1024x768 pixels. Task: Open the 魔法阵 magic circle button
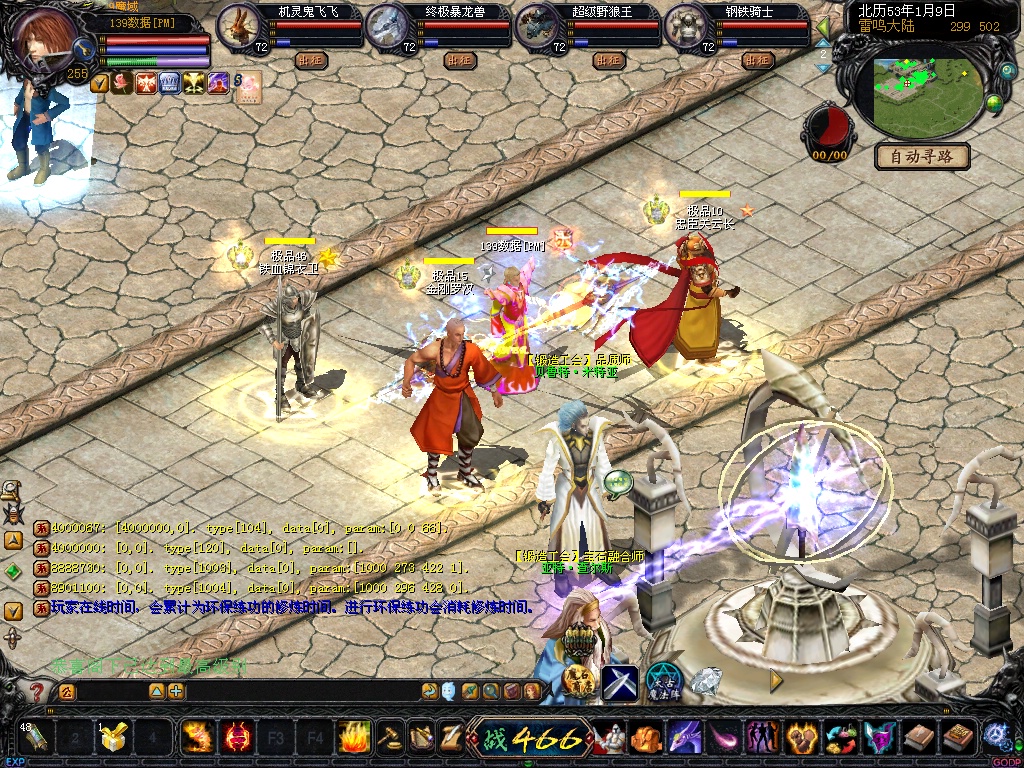point(663,681)
